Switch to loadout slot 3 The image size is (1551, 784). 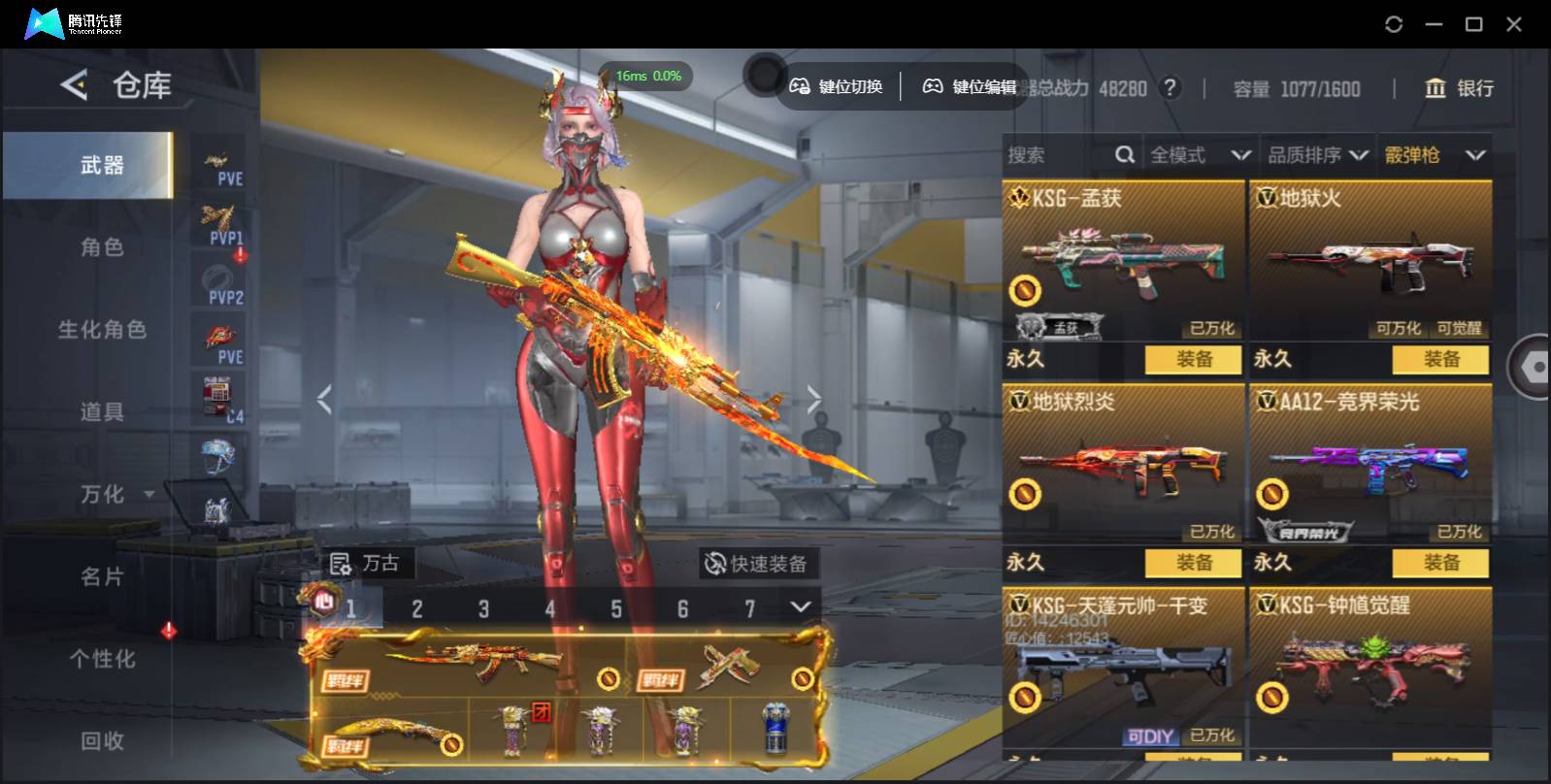483,609
